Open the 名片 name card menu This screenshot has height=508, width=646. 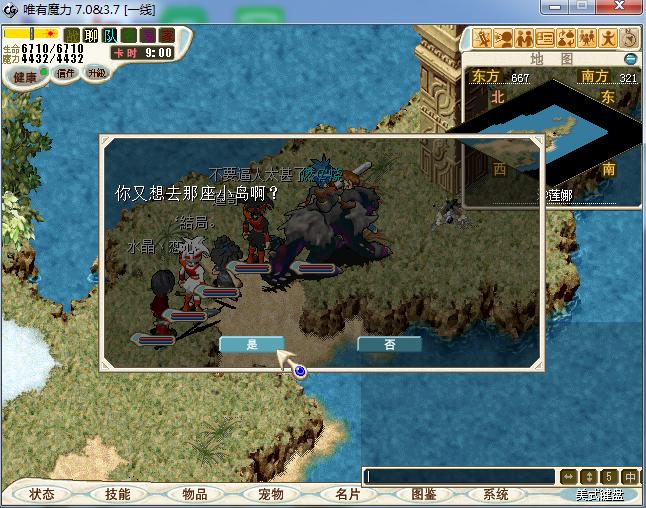pyautogui.click(x=347, y=494)
